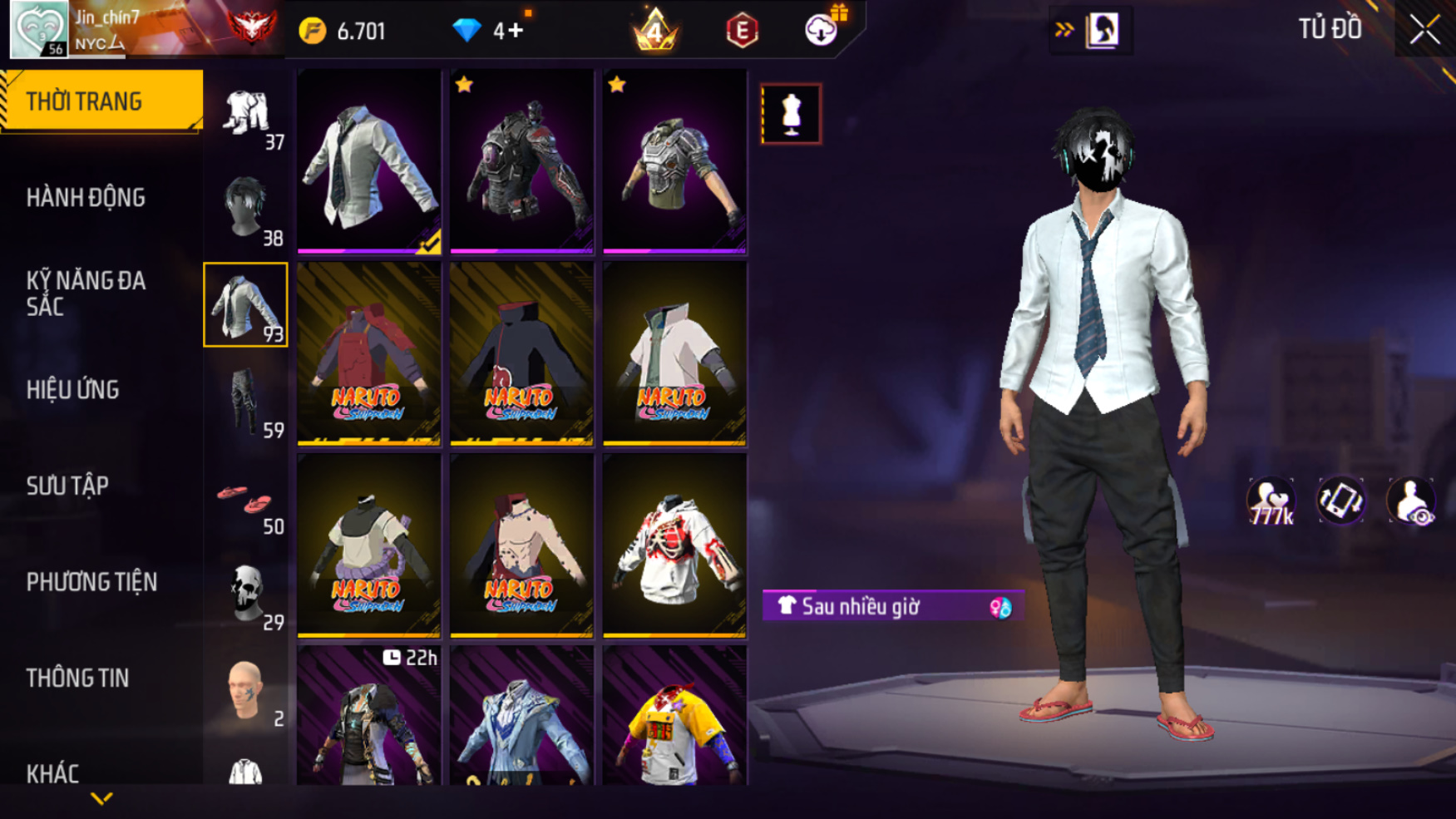Click the mannequin outfit preset icon
This screenshot has height=819, width=1456.
(x=791, y=114)
